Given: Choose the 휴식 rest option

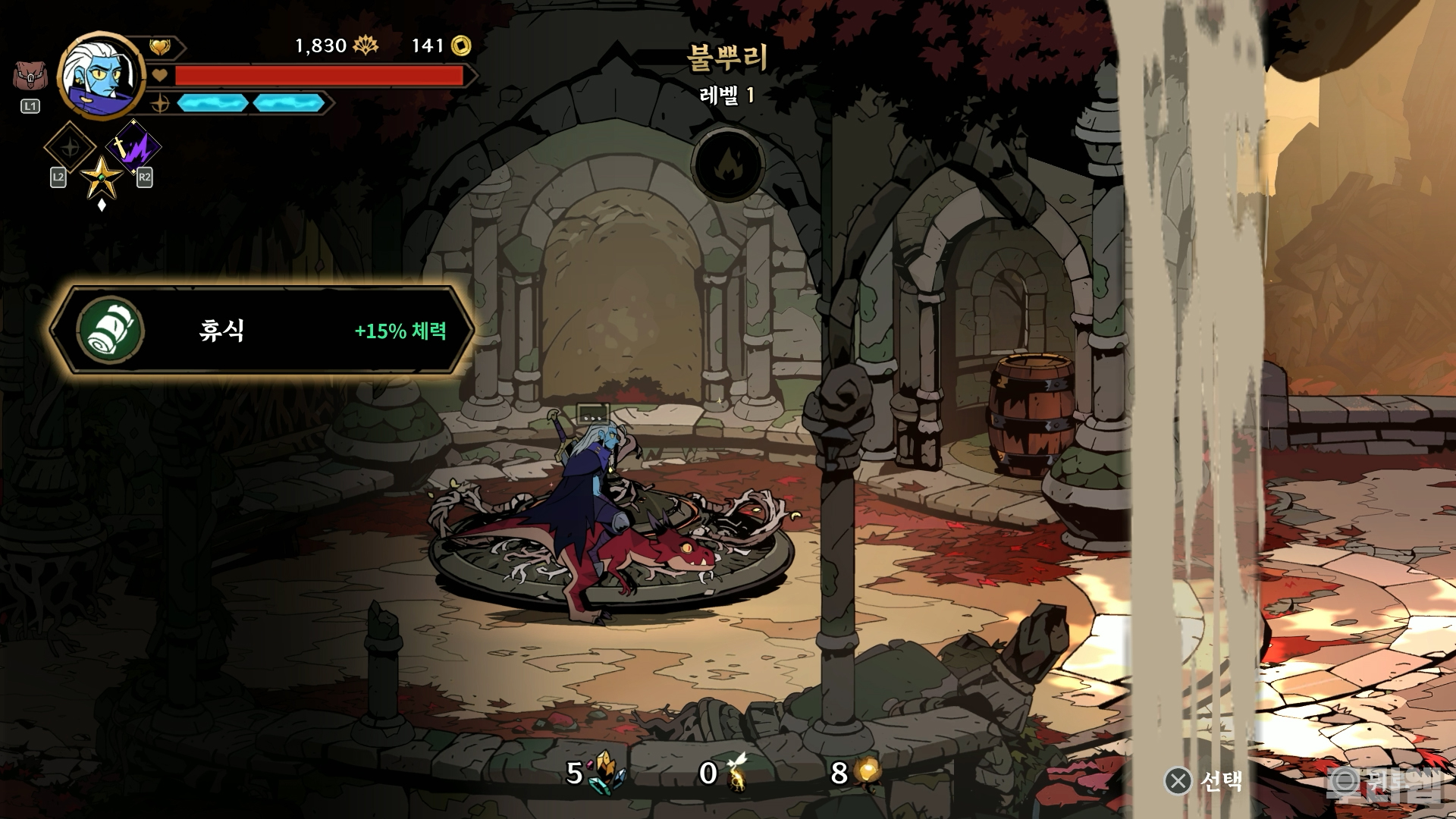Looking at the screenshot, I should click(262, 331).
